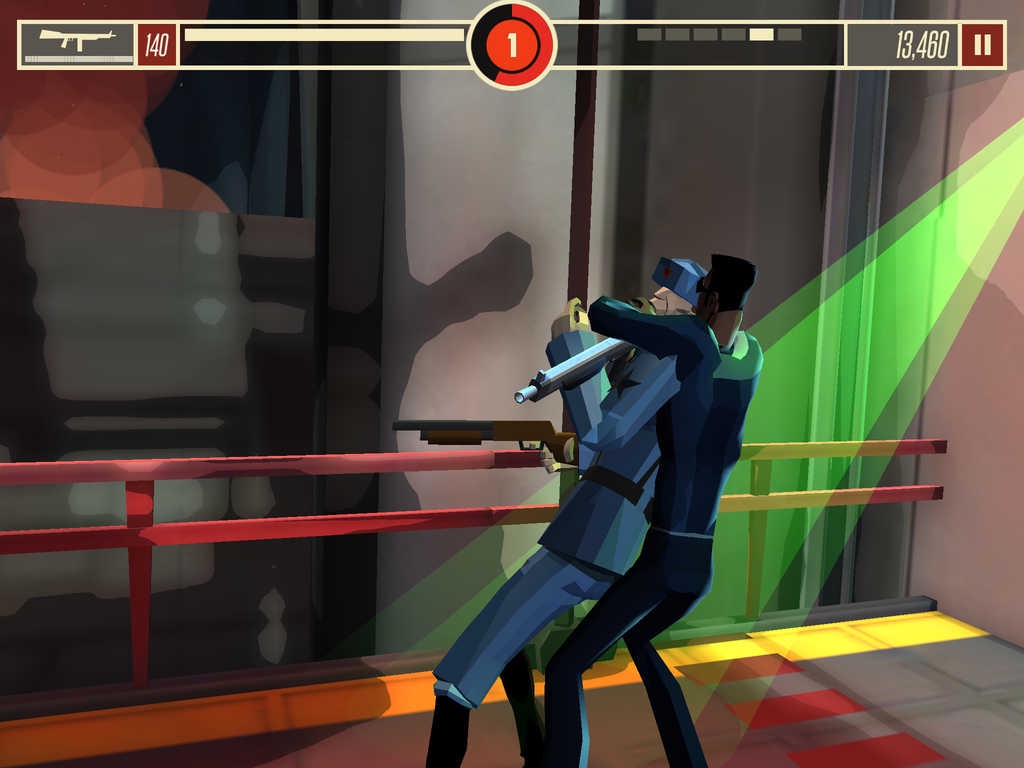This screenshot has width=1024, height=768.
Task: Pause the game with the pause button
Action: tap(982, 44)
